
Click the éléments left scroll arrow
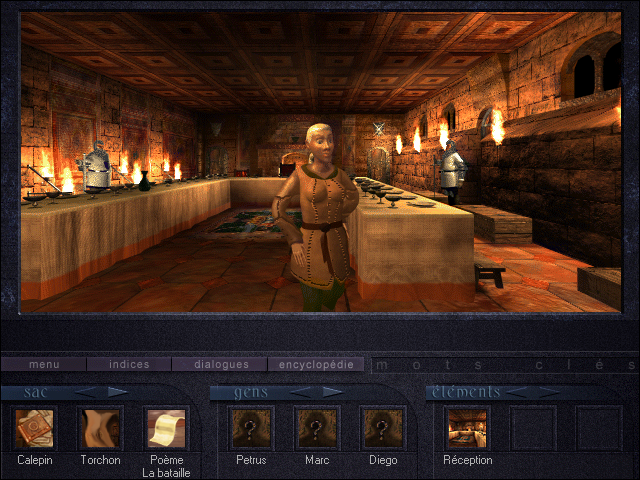click(x=519, y=392)
